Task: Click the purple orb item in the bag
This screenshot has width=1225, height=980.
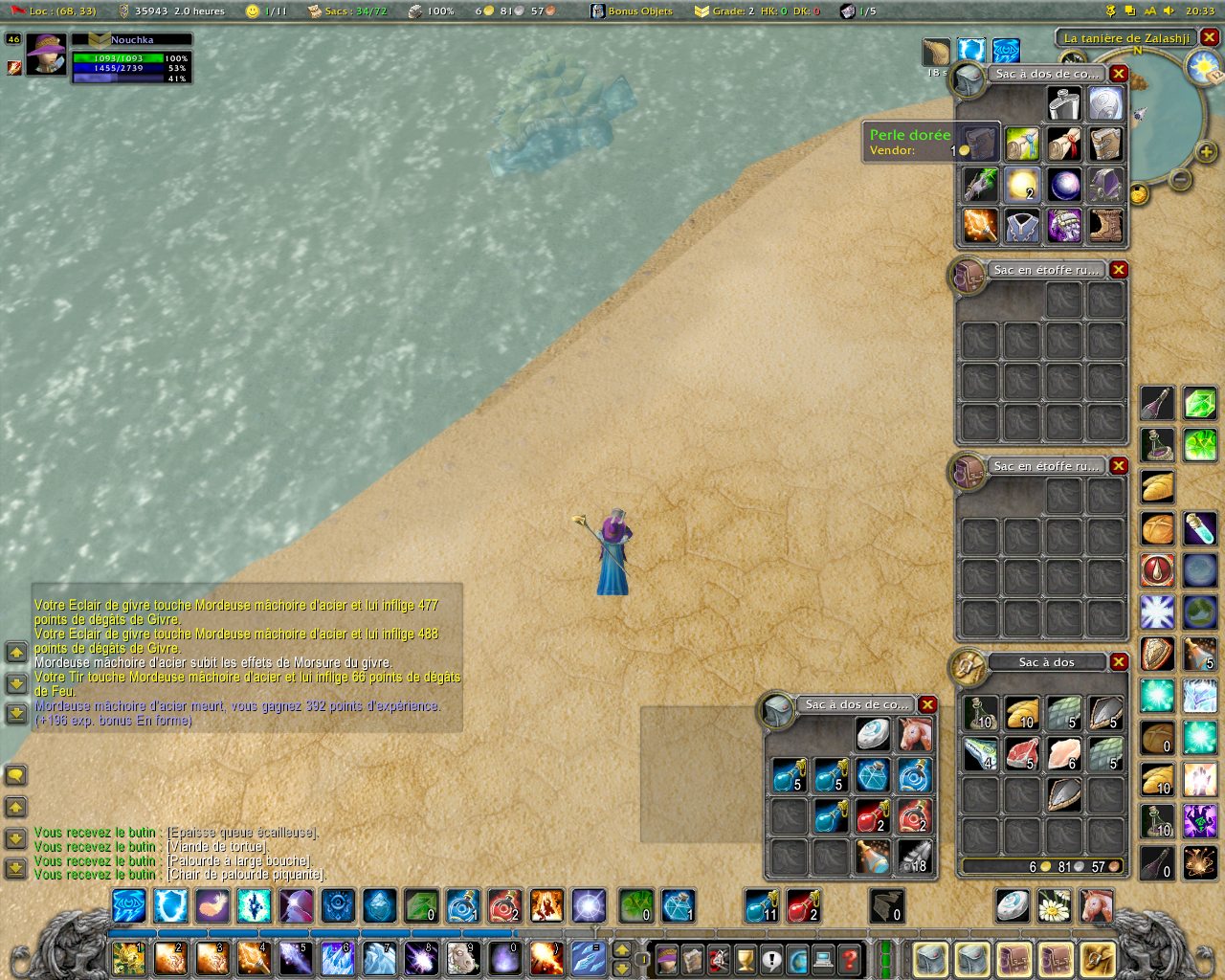Action: click(x=1063, y=185)
